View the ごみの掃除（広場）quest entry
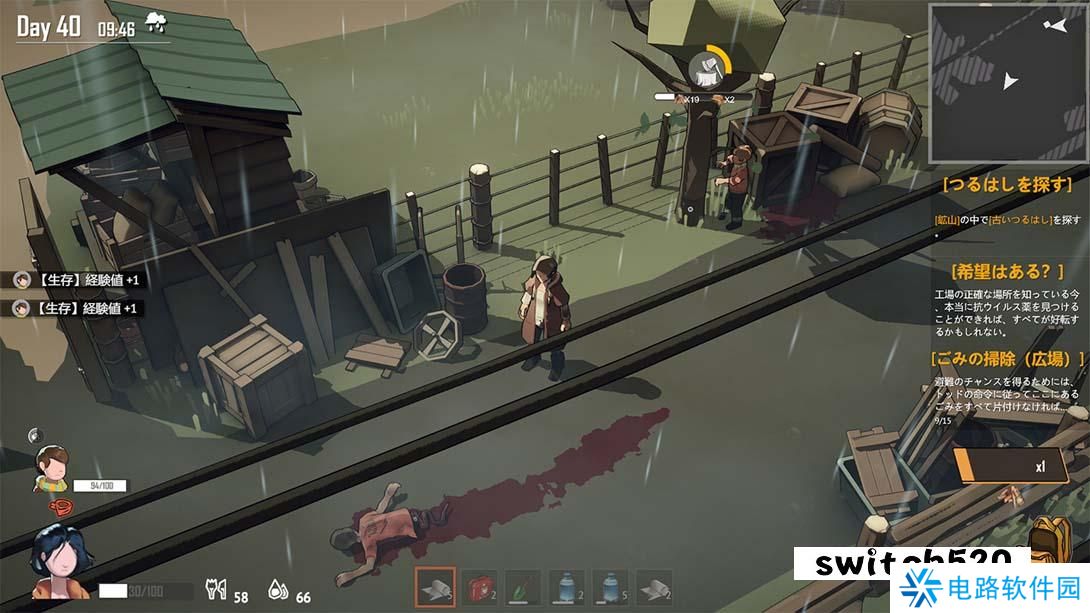1090x613 pixels. (1008, 358)
